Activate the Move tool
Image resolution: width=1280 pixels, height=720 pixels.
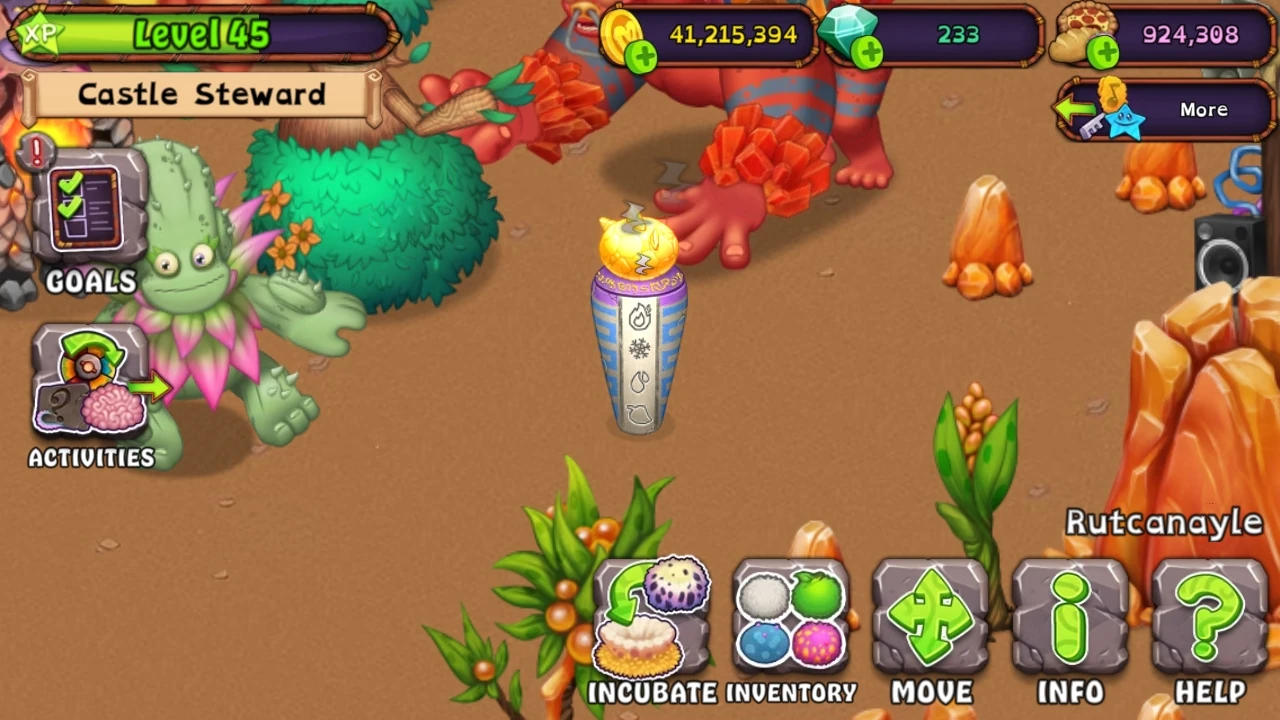pyautogui.click(x=931, y=615)
